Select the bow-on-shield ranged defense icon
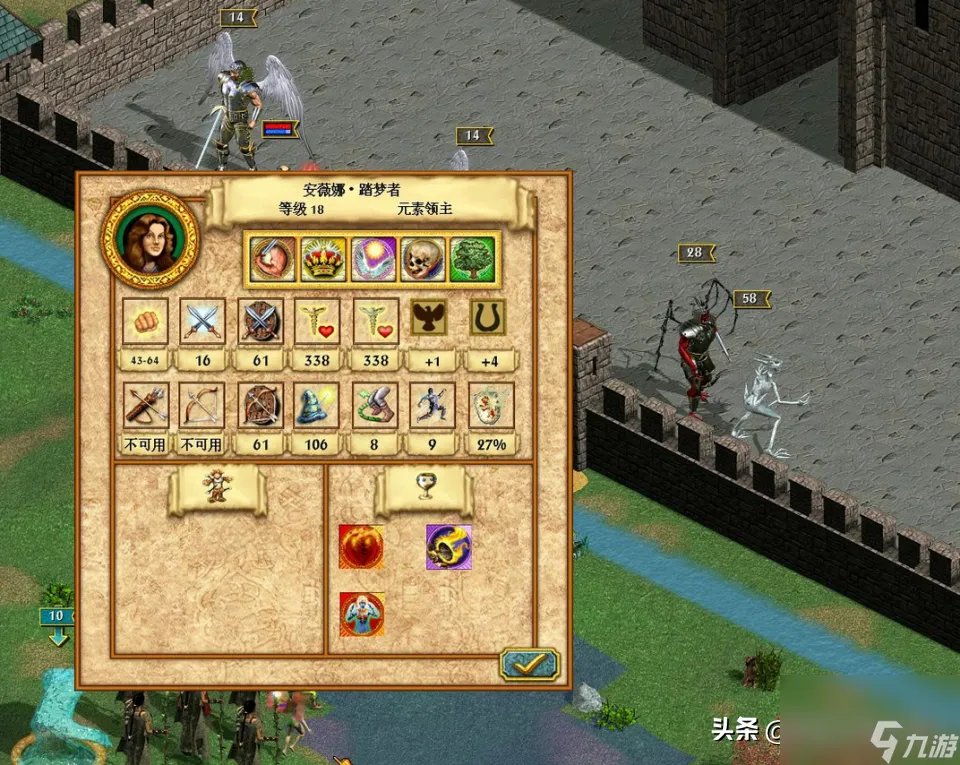Image resolution: width=960 pixels, height=765 pixels. 261,406
